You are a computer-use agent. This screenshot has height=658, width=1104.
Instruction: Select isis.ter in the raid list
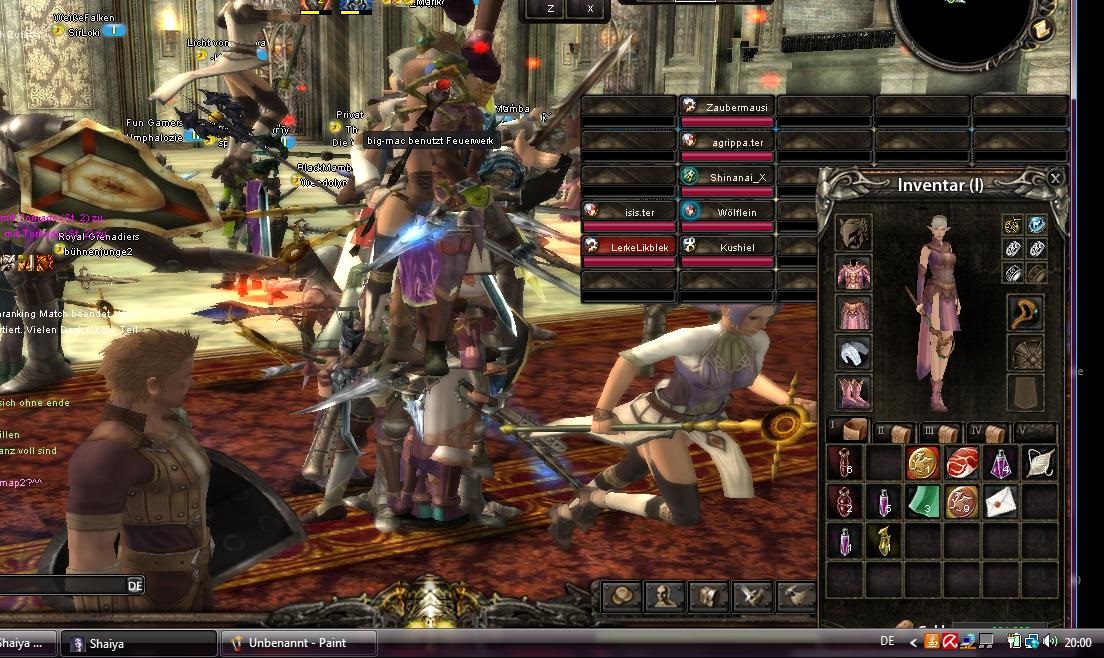629,212
